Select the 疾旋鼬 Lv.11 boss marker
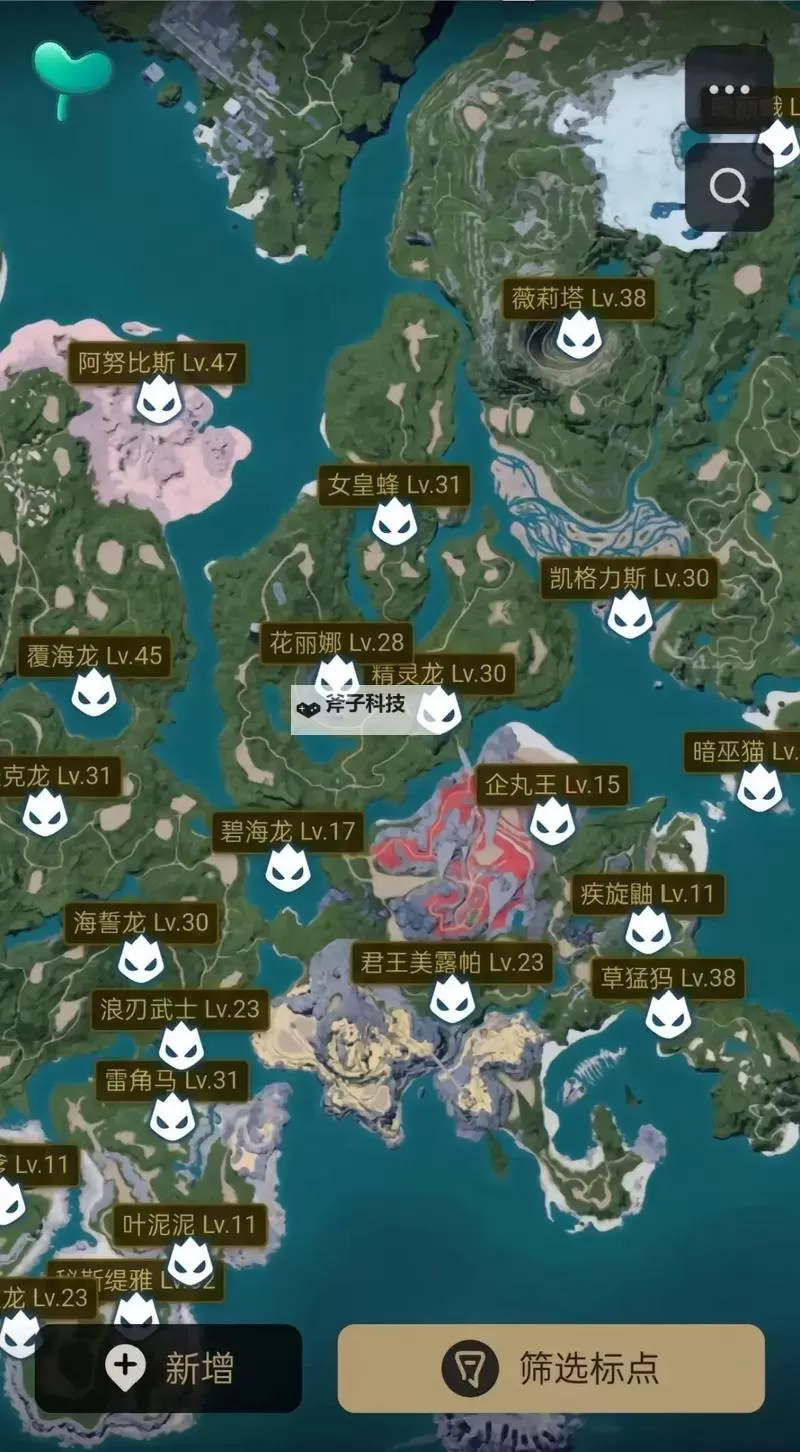The image size is (800, 1452). pos(648,930)
